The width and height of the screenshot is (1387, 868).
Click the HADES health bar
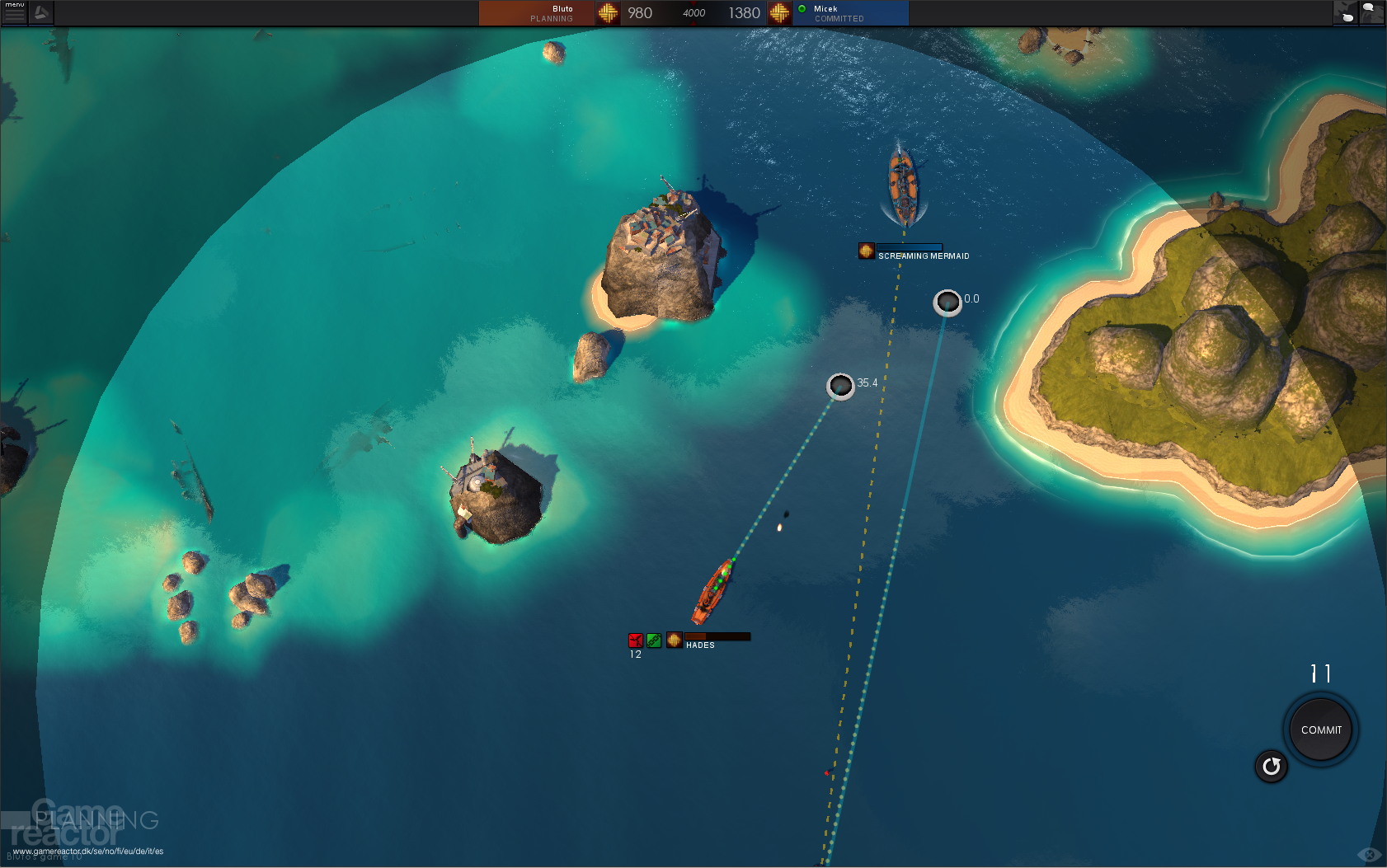[717, 636]
